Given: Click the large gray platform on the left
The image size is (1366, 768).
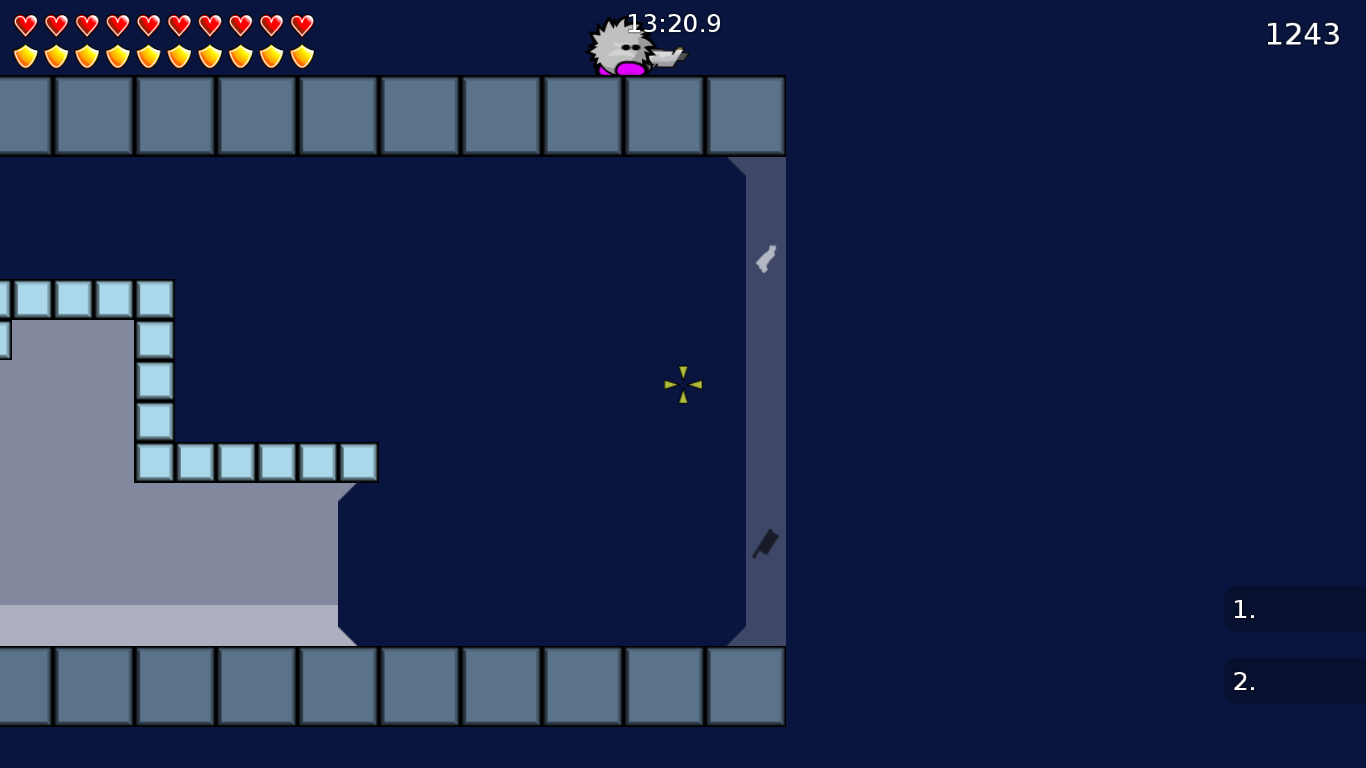Looking at the screenshot, I should pyautogui.click(x=150, y=550).
